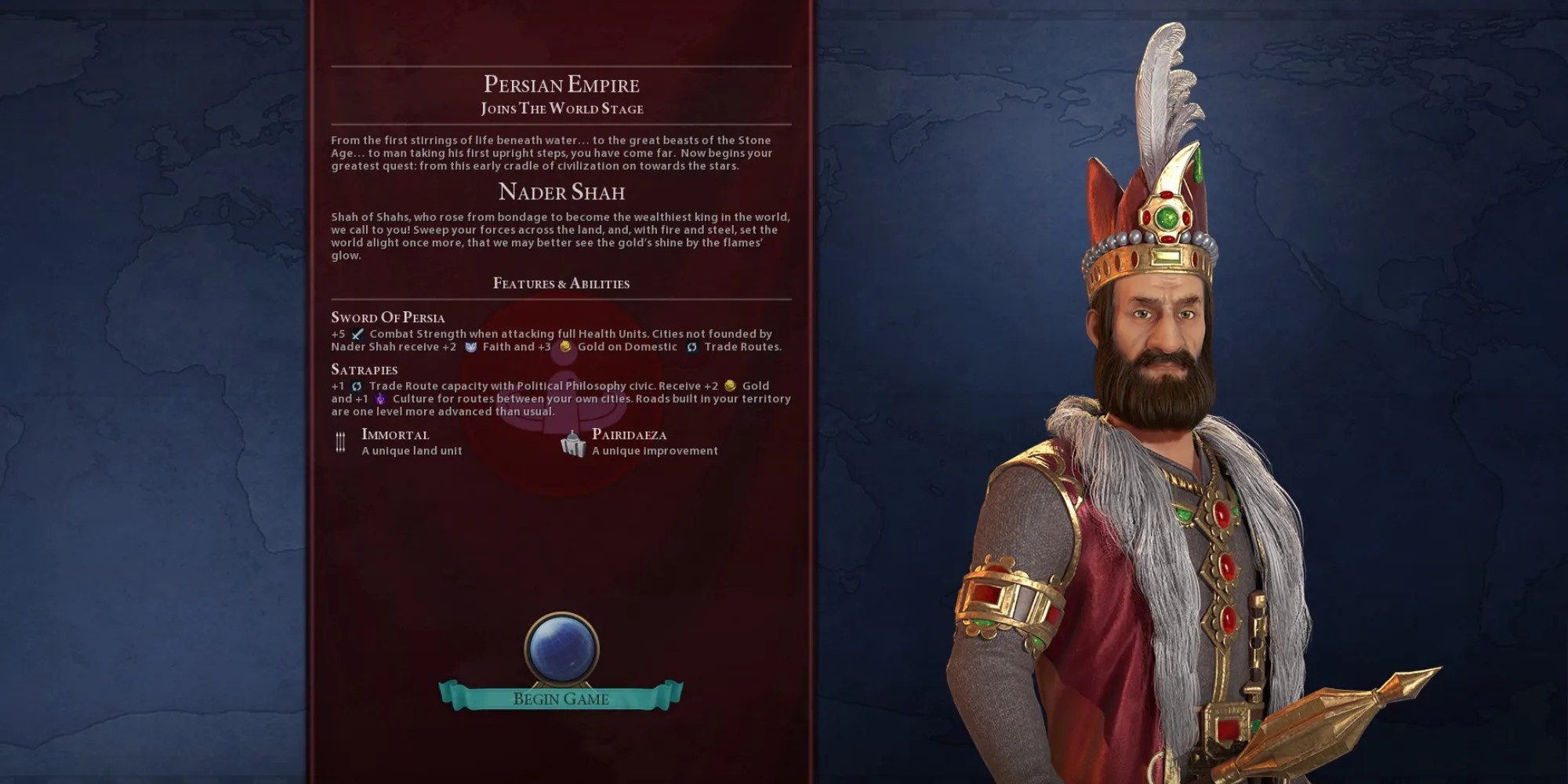Click the Gold icon after Receive +2
Screen dimensions: 1568x784
[731, 387]
